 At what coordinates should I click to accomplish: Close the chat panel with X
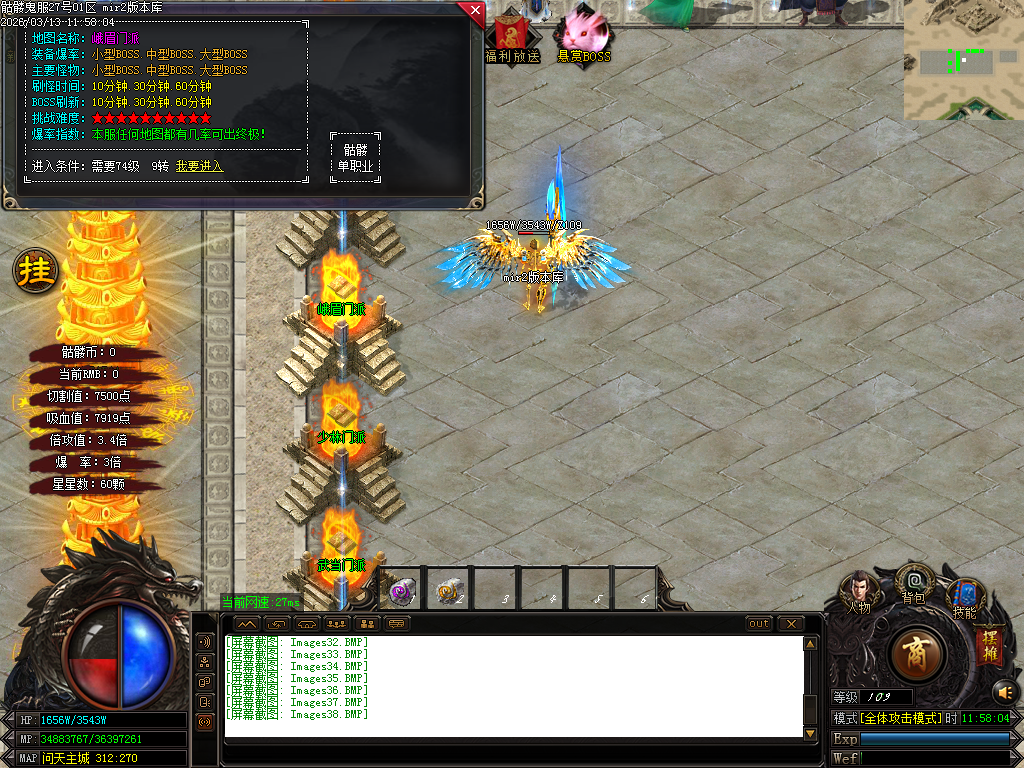(x=791, y=623)
